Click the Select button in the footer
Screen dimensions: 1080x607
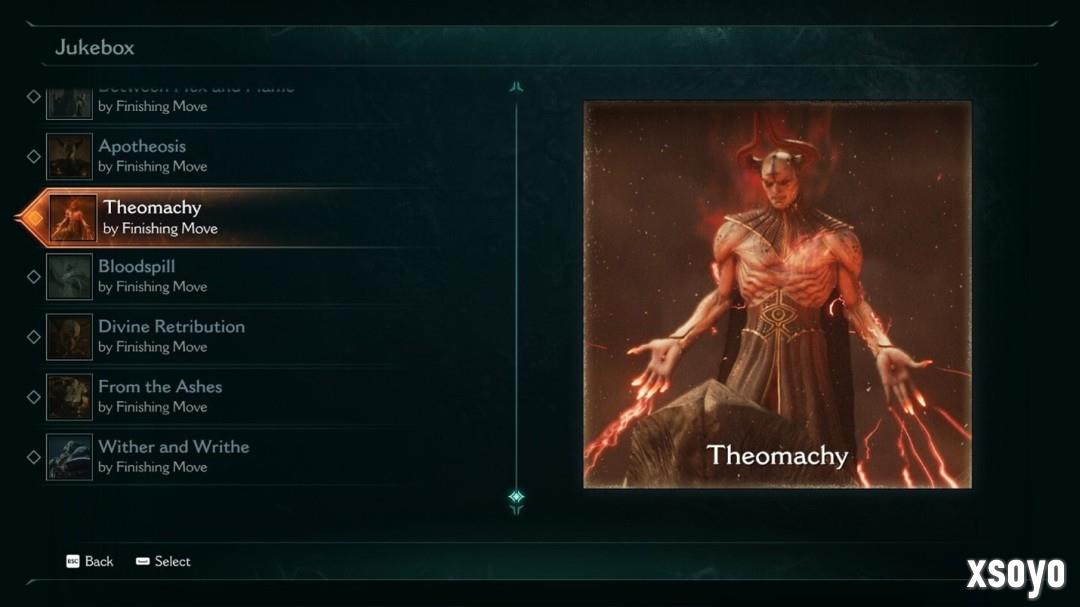coord(163,561)
